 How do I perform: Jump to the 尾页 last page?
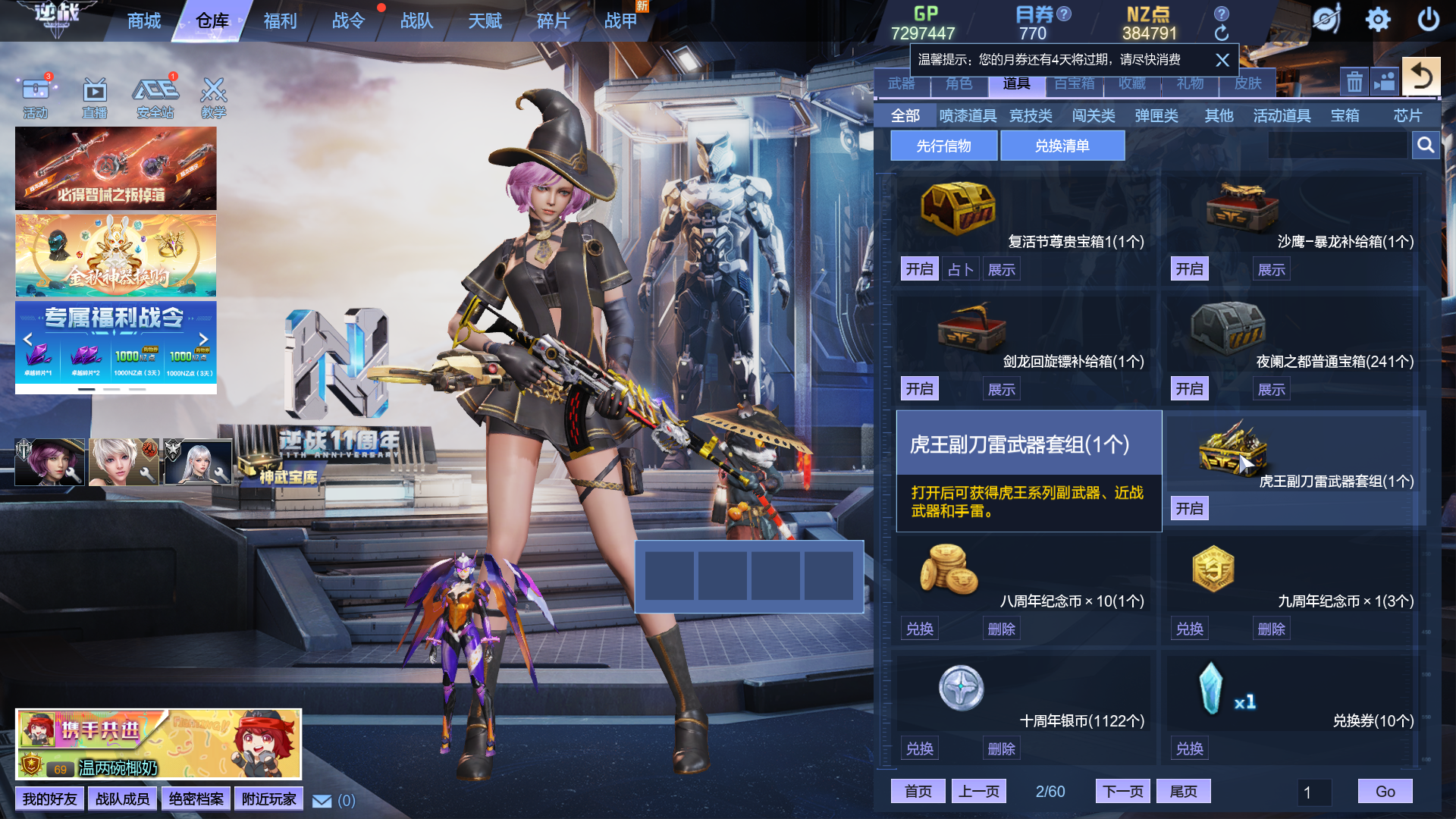tap(1183, 792)
